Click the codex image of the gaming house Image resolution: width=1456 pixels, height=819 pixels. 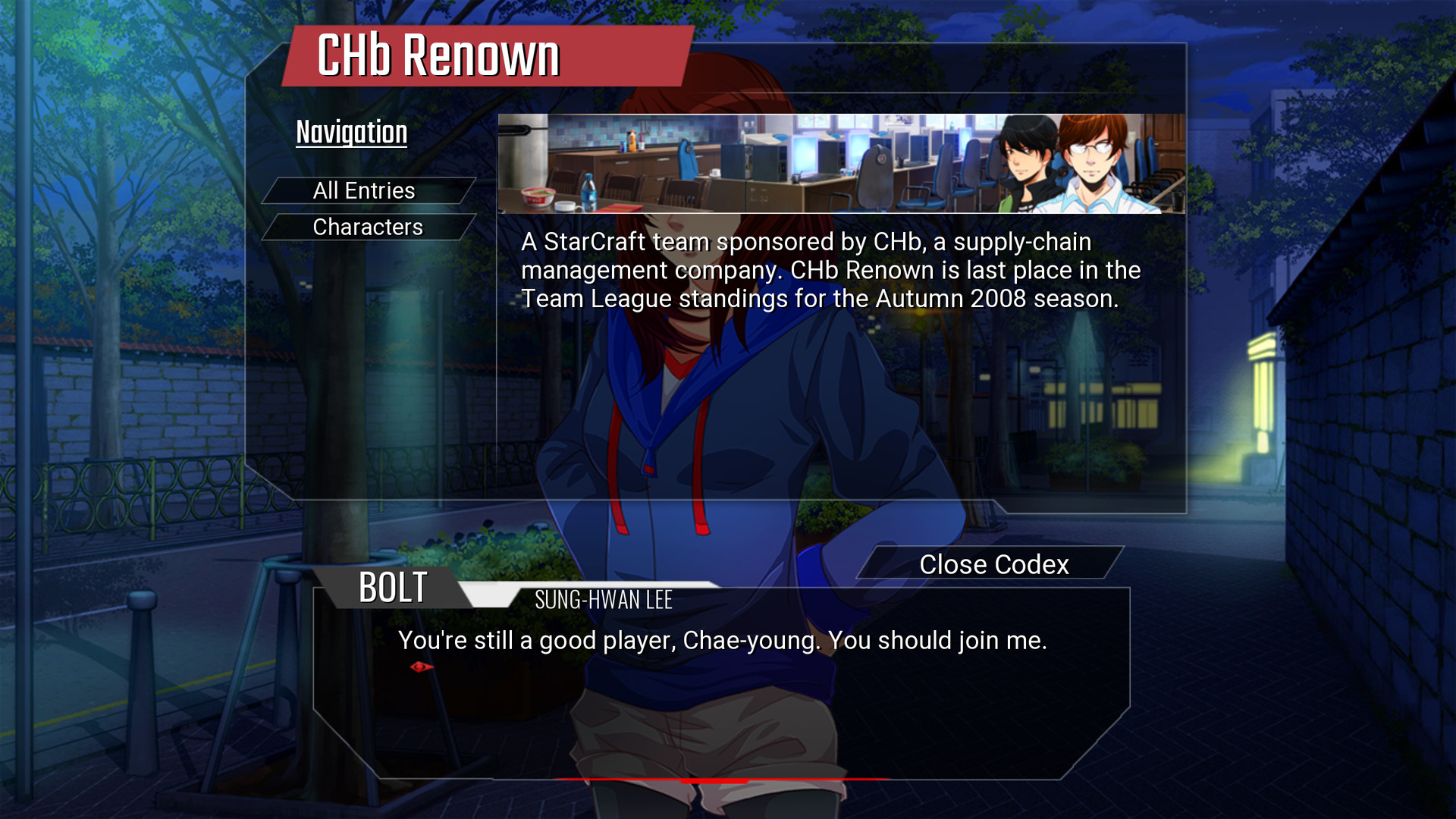758,165
